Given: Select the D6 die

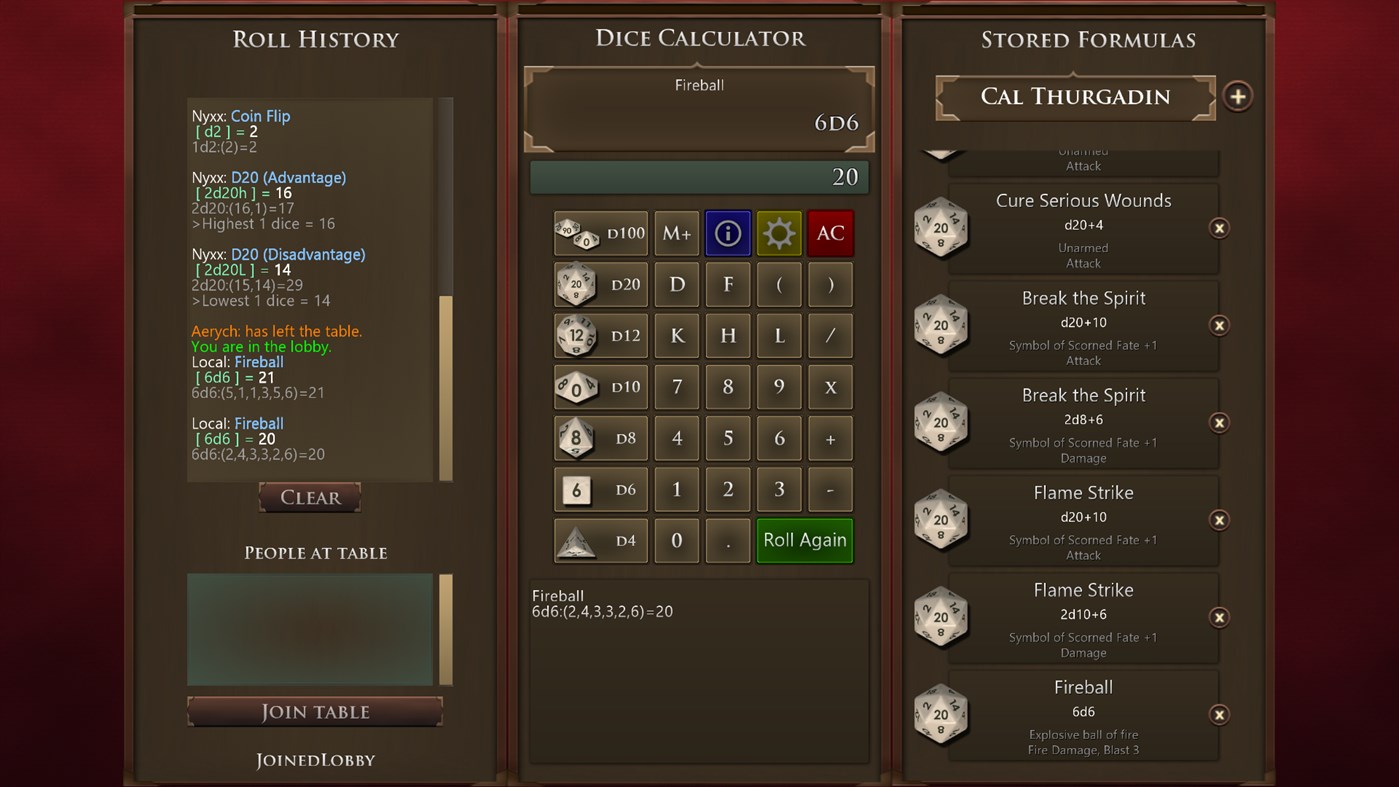Looking at the screenshot, I should (x=600, y=489).
